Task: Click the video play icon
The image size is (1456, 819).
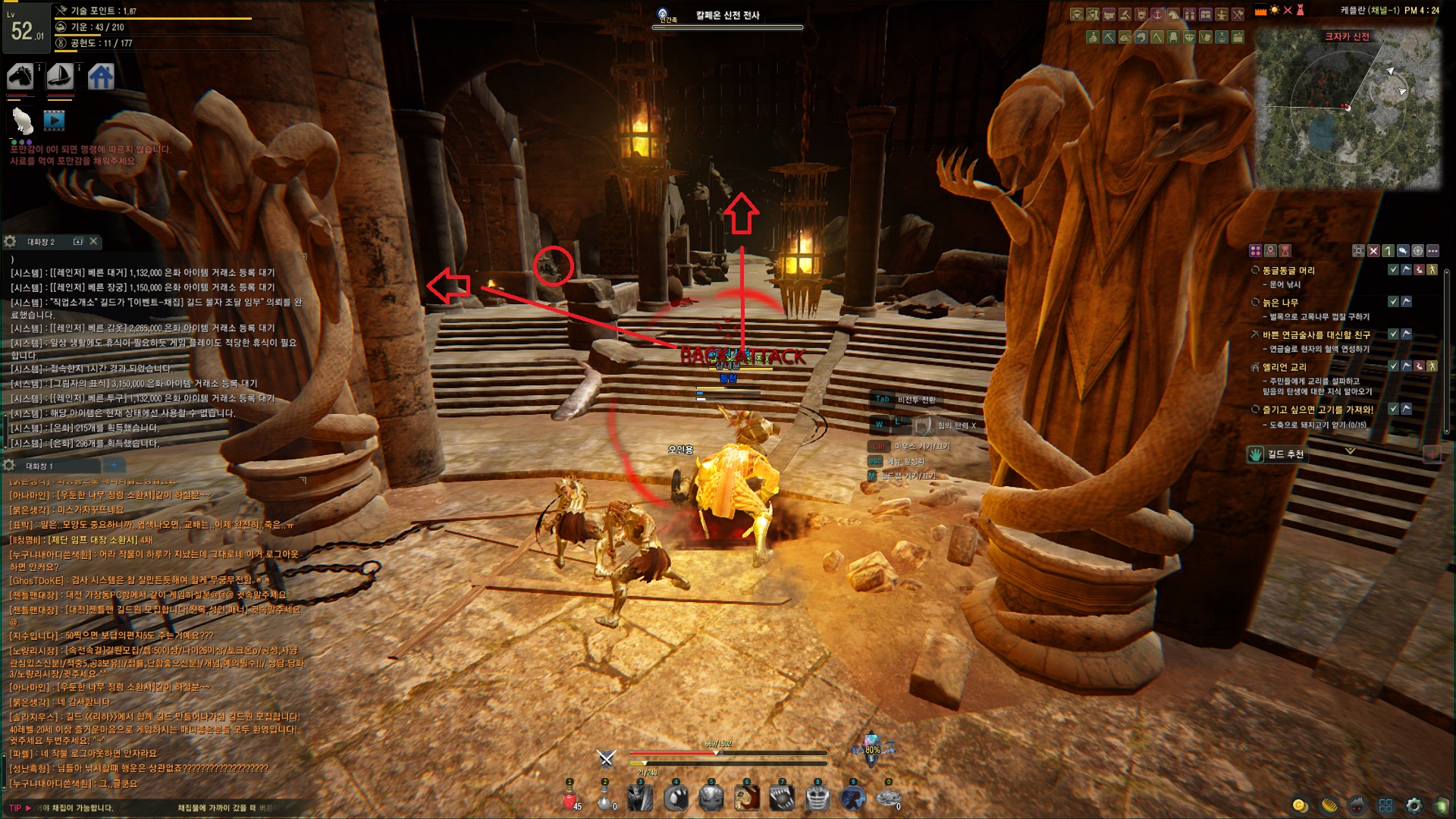Action: [54, 120]
